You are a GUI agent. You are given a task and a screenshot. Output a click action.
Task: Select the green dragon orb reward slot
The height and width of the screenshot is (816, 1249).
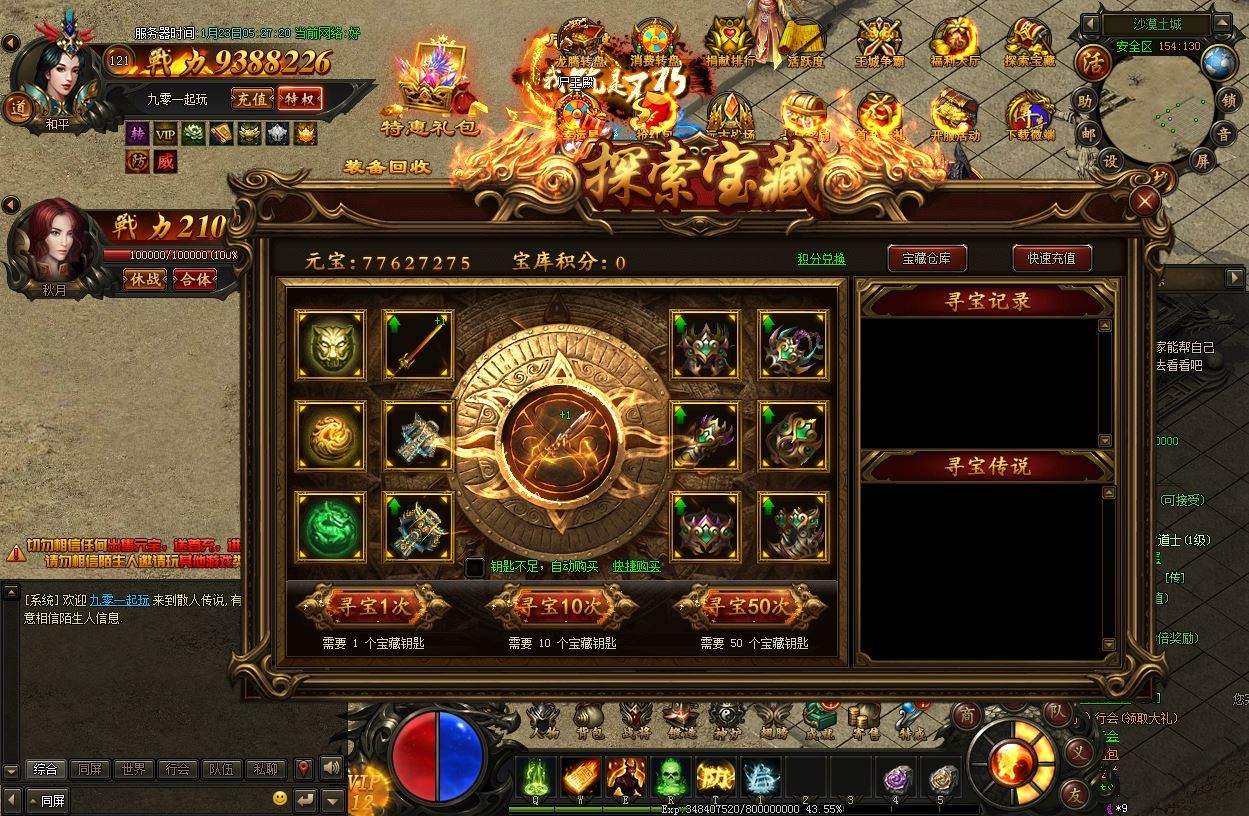[x=330, y=526]
